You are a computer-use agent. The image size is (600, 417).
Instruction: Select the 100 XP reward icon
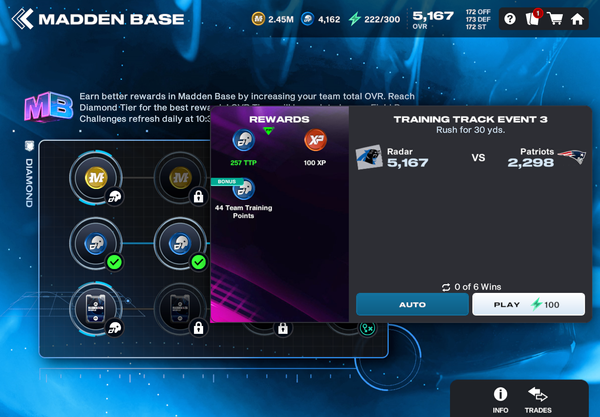315,141
